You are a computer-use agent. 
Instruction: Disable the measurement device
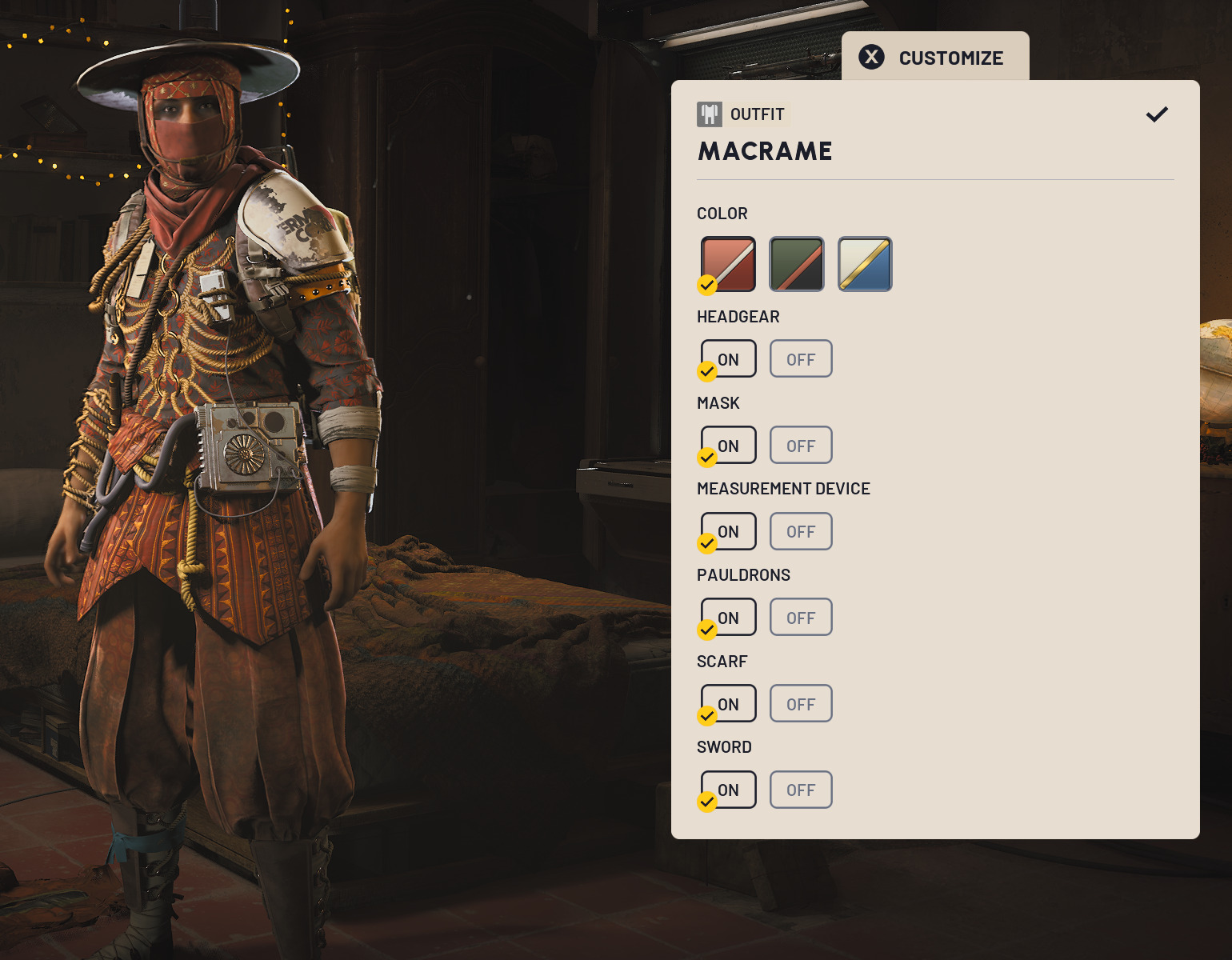click(801, 532)
